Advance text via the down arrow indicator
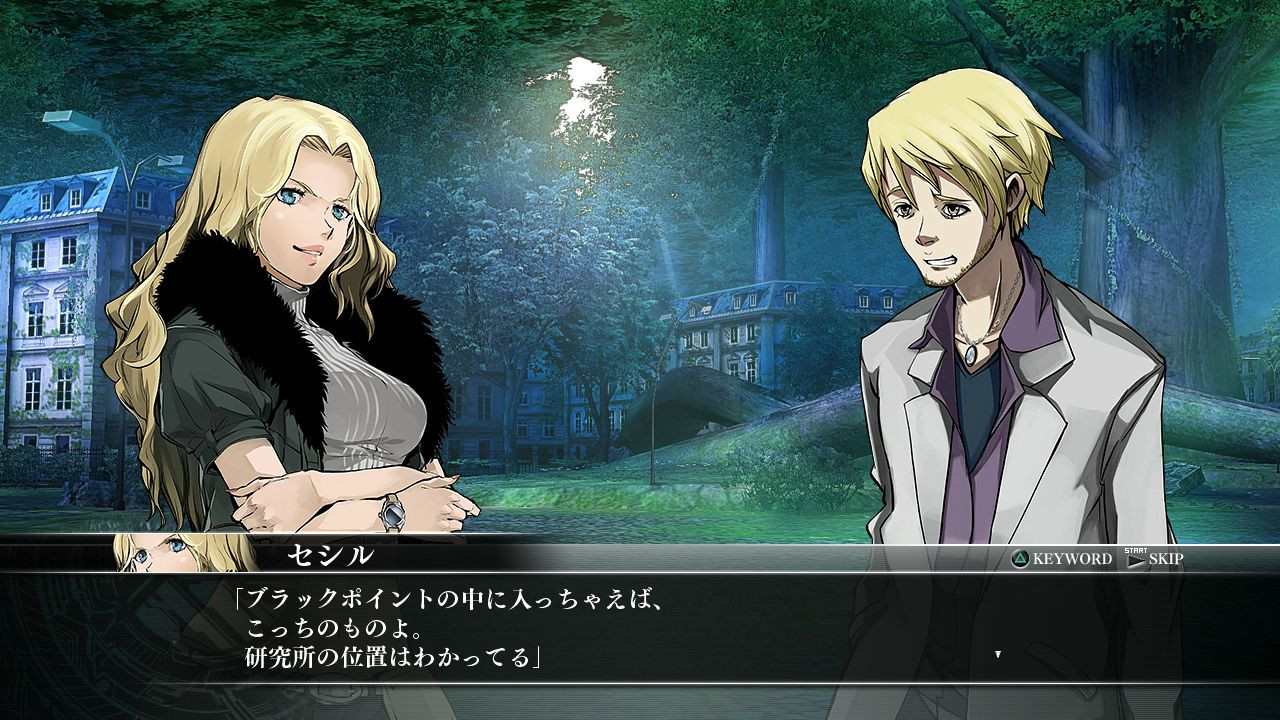The height and width of the screenshot is (720, 1280). pos(997,653)
